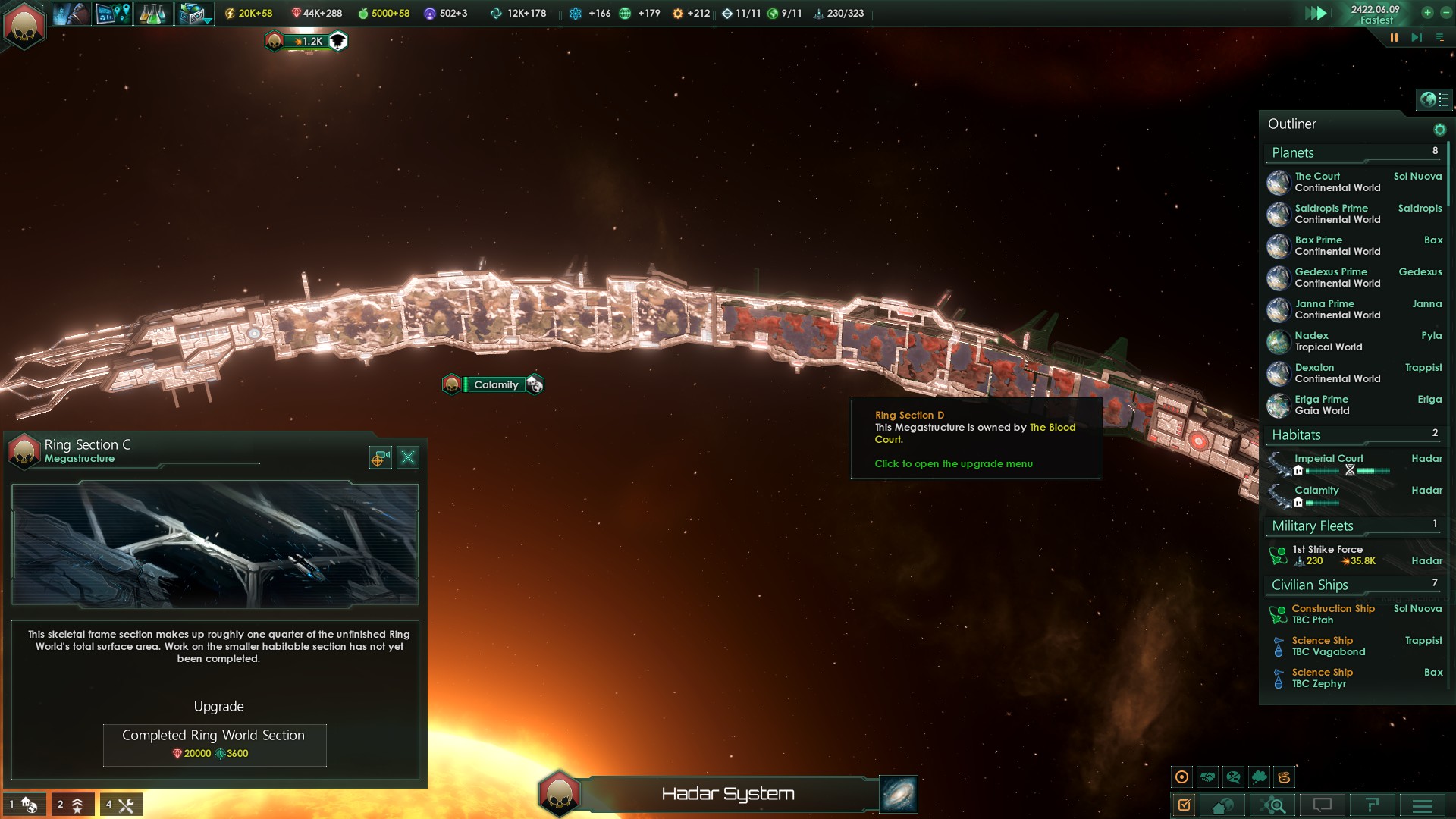Pause the game
Image resolution: width=1456 pixels, height=819 pixels.
point(1394,37)
